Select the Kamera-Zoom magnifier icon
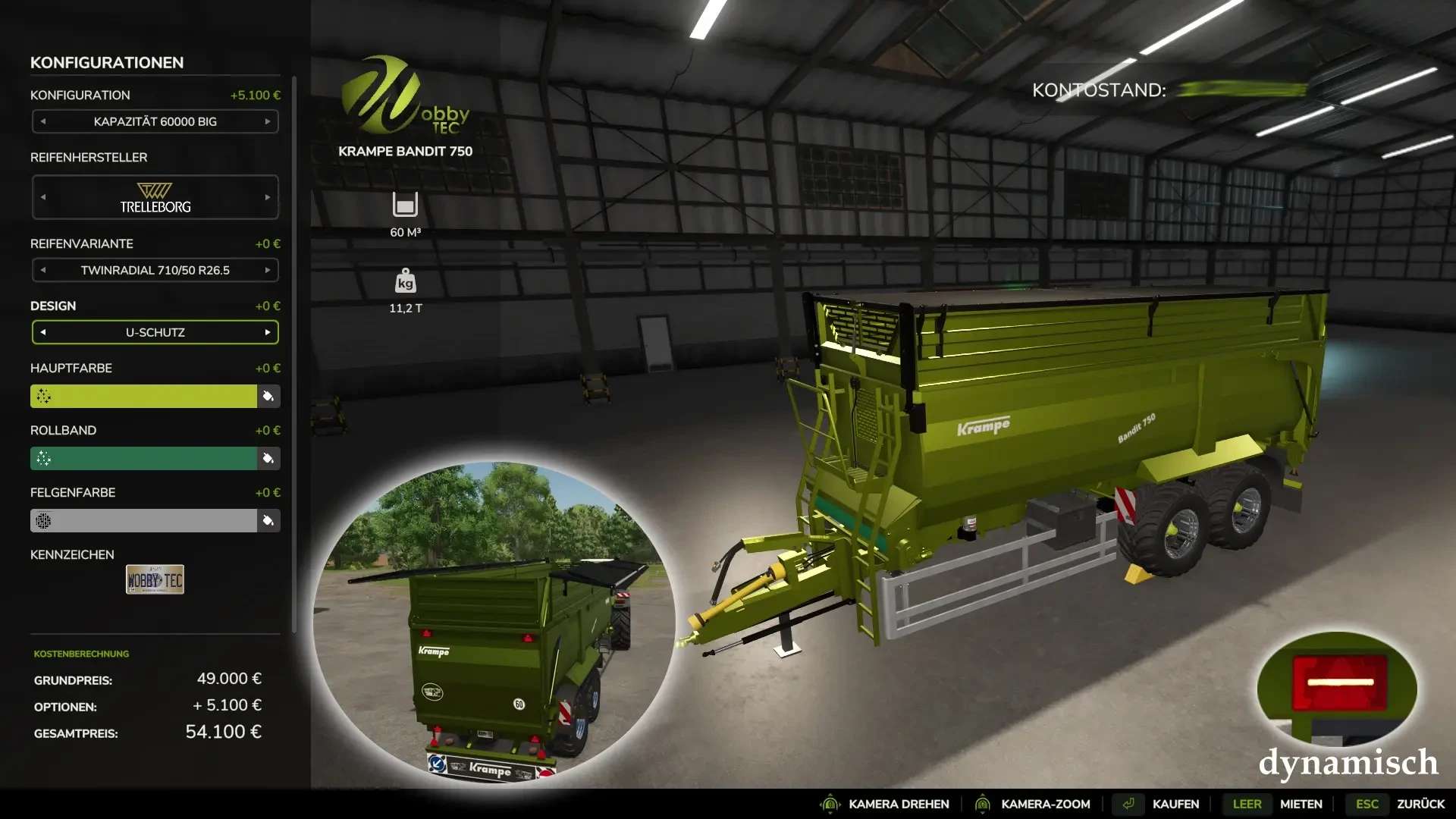 coord(983,804)
